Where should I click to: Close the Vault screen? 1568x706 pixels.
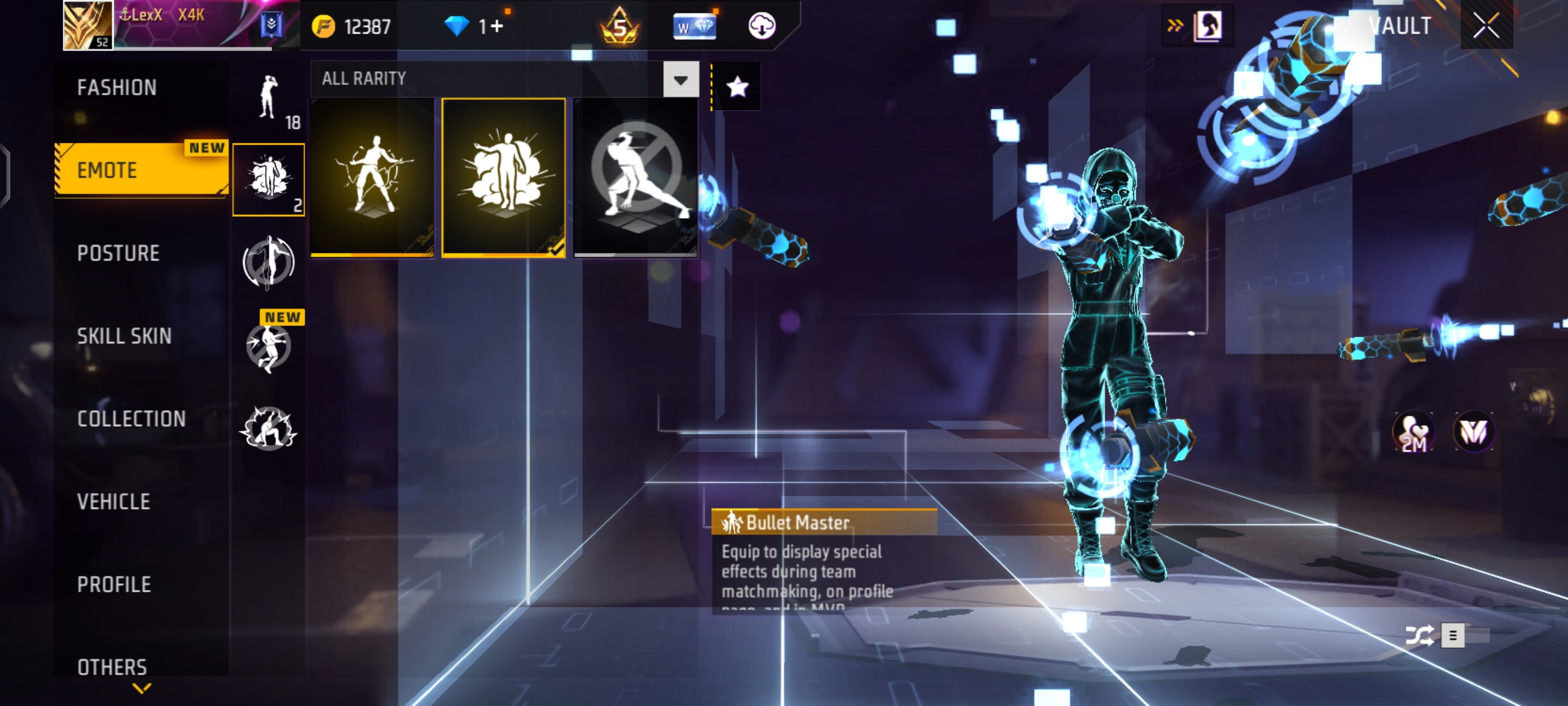1486,26
